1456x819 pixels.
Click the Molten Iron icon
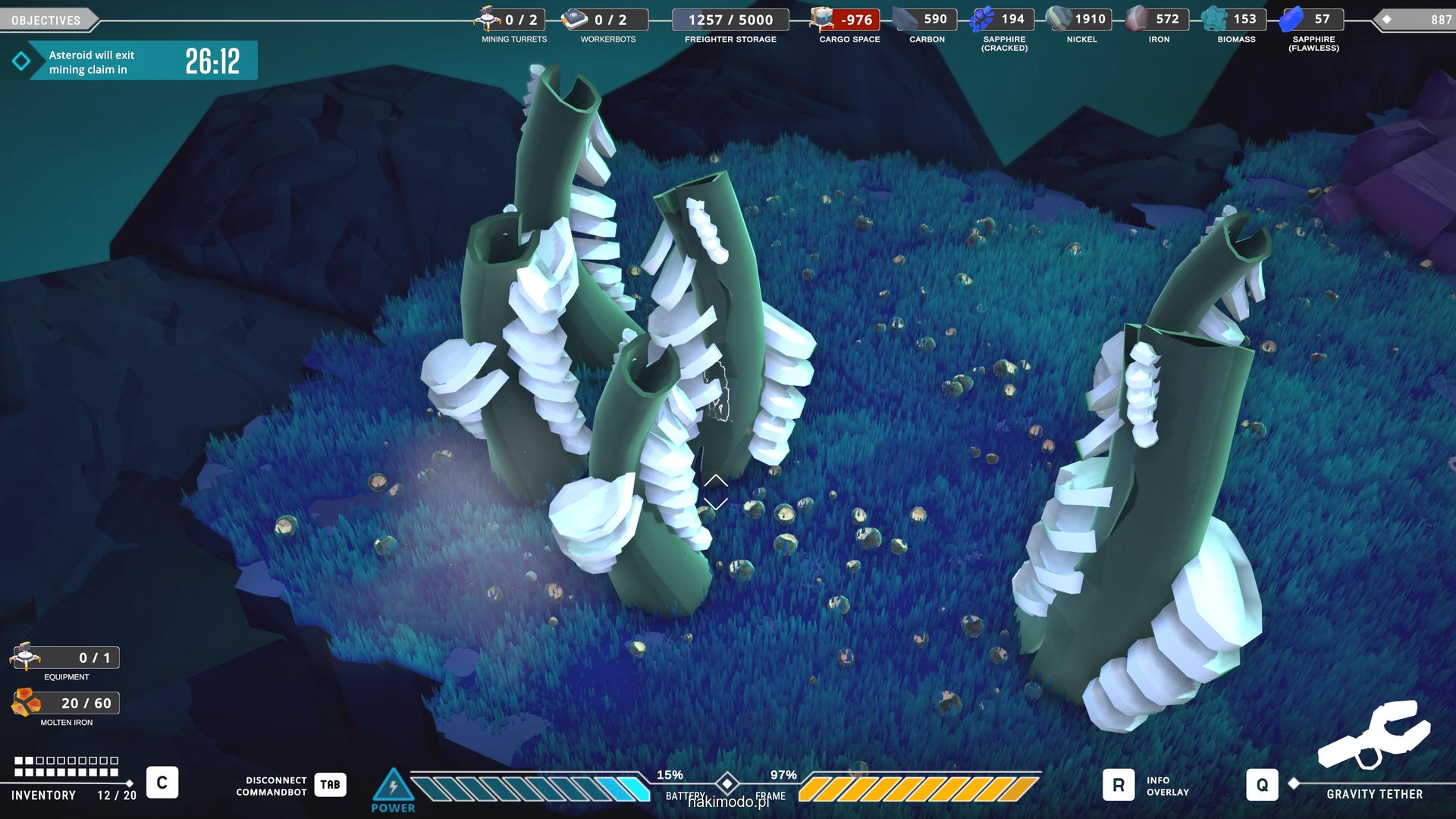(27, 703)
